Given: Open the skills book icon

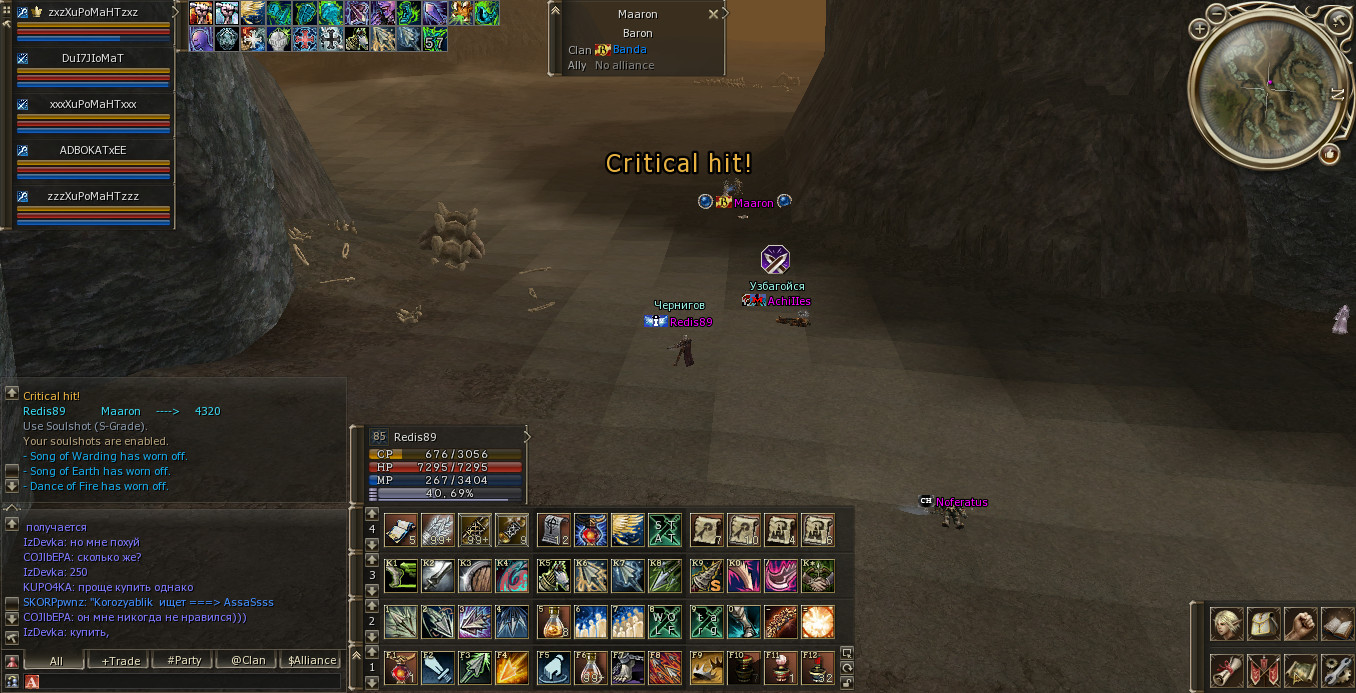Looking at the screenshot, I should pyautogui.click(x=1336, y=624).
